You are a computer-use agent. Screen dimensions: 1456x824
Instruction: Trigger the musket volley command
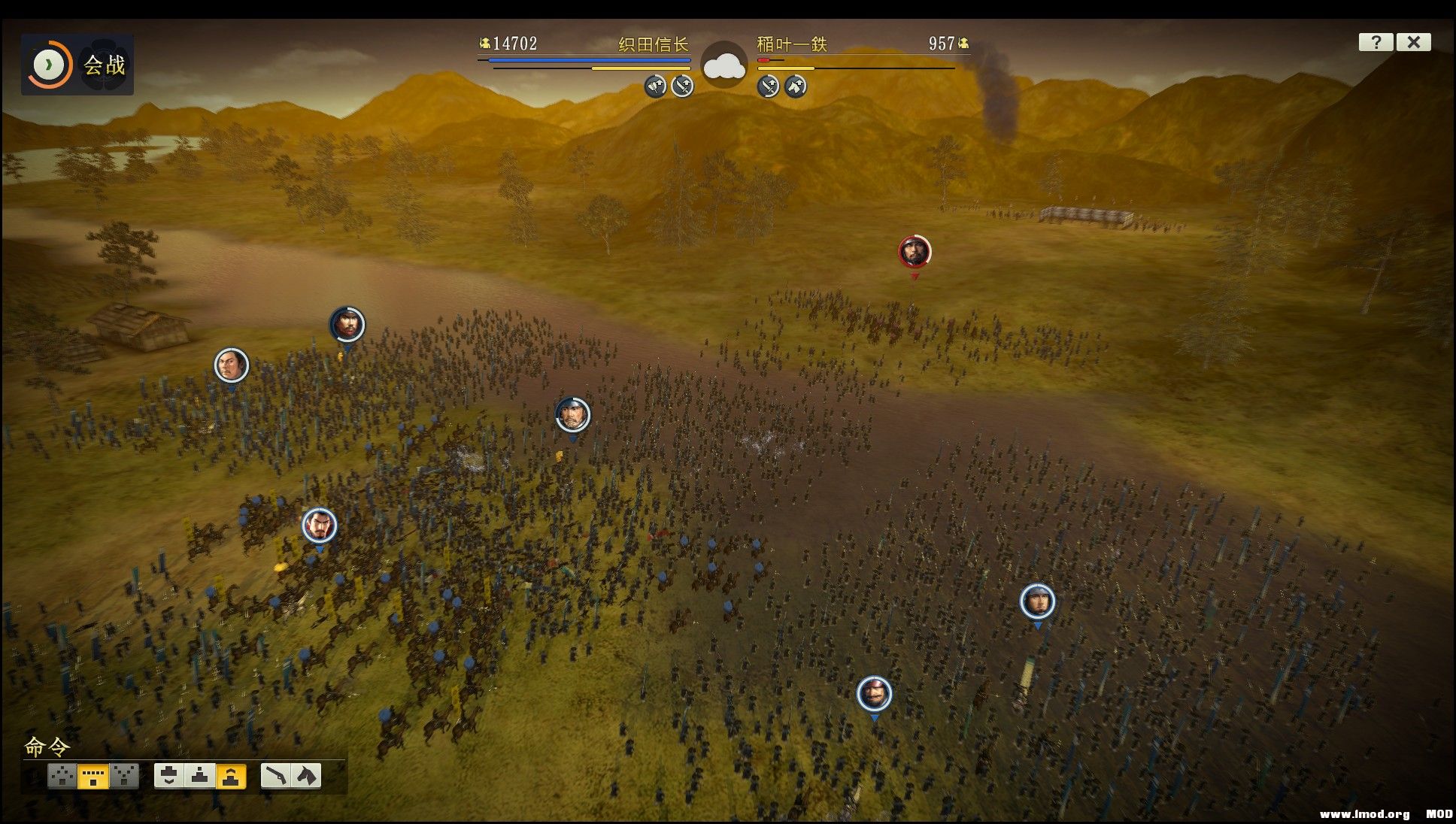[x=276, y=775]
